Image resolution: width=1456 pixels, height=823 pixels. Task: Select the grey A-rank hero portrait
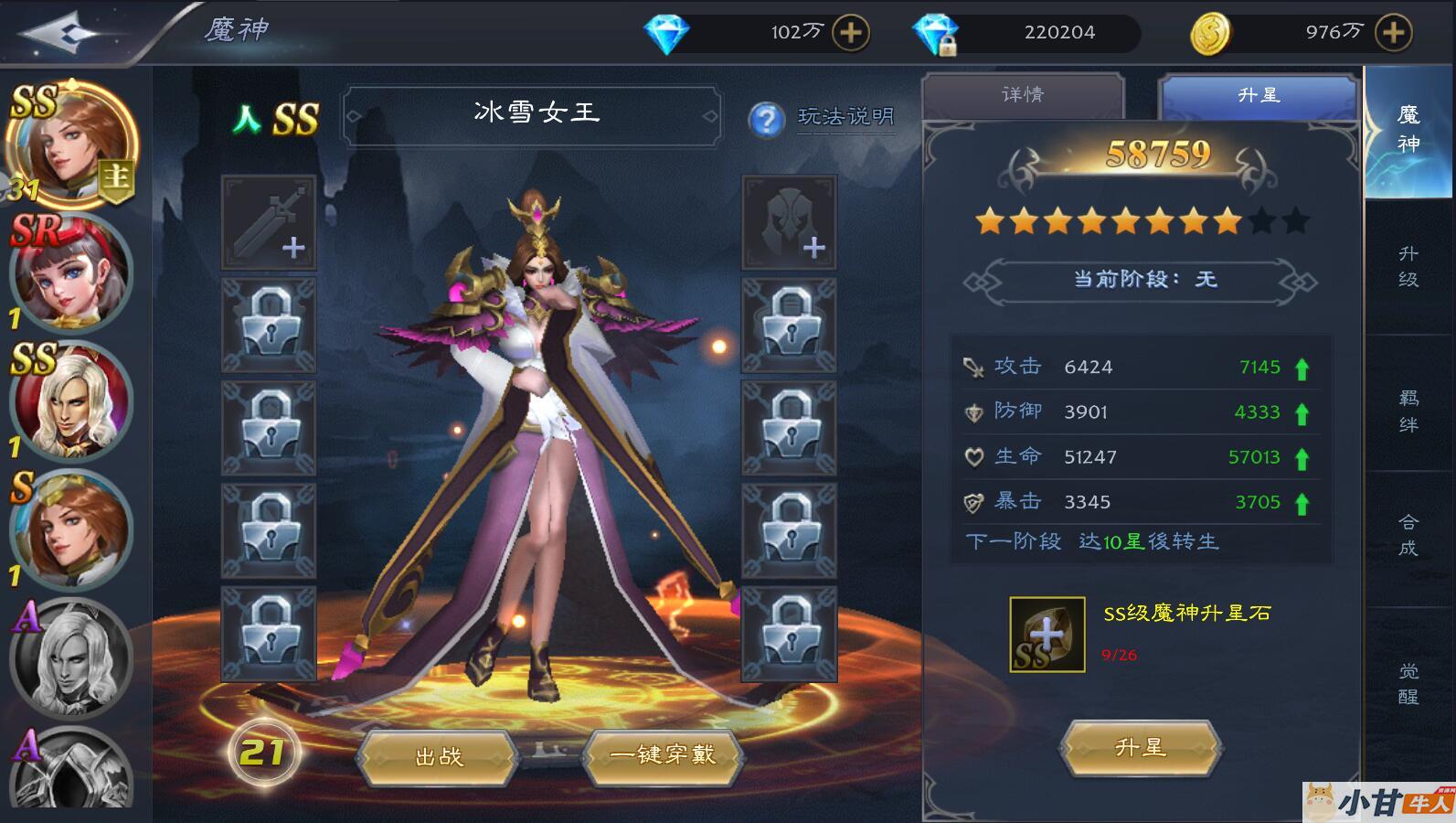(70, 655)
